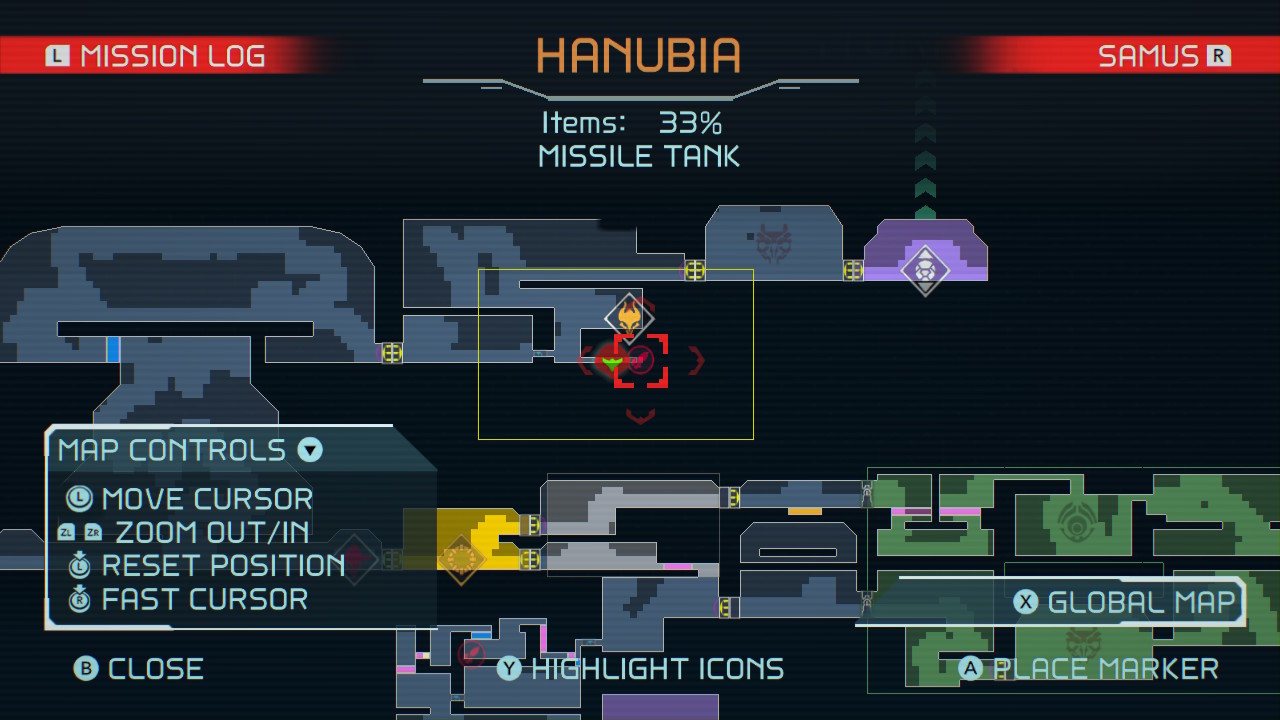Open the Mission Log tab
1280x720 pixels.
tap(170, 56)
